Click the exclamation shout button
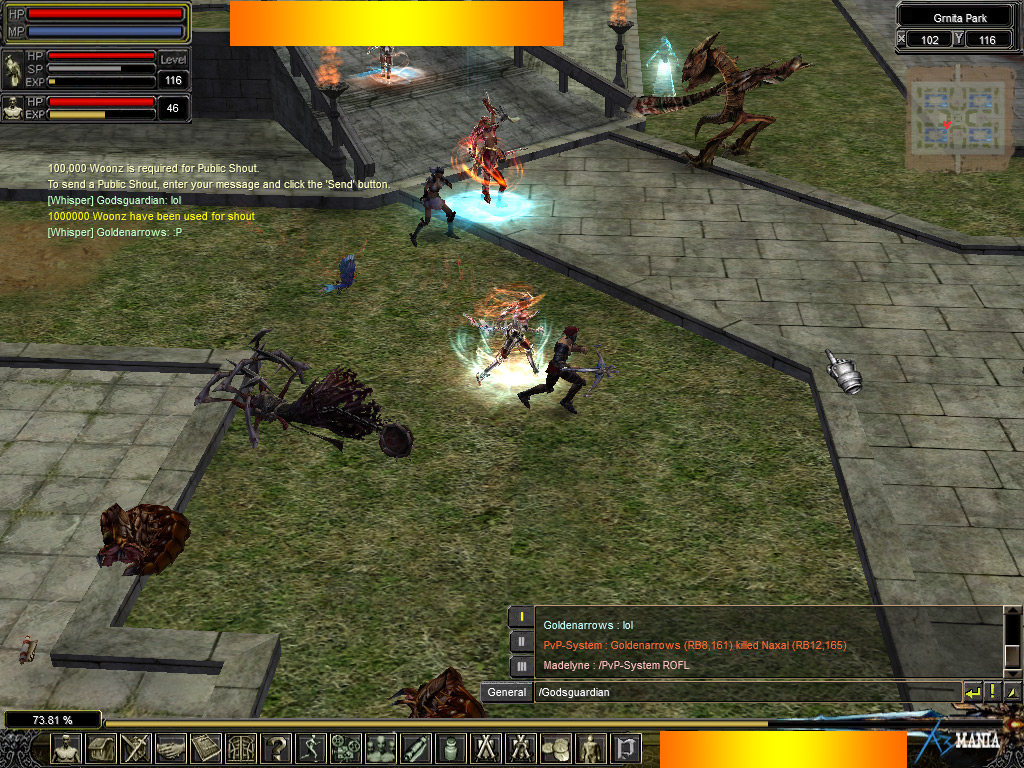Screen dimensions: 1024x768 992,691
